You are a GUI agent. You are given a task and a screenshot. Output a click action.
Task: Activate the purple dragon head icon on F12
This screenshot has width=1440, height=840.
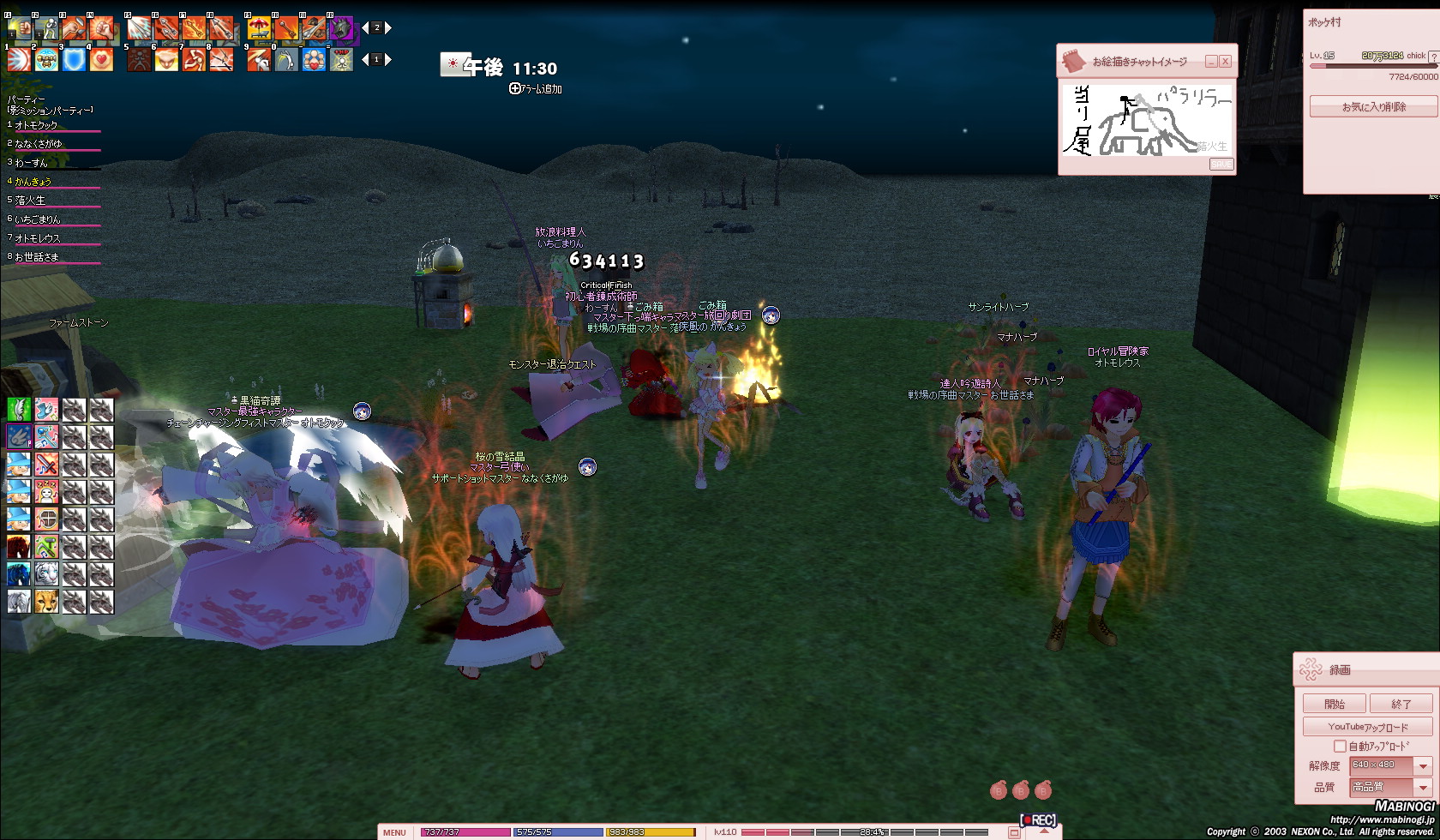(x=341, y=29)
